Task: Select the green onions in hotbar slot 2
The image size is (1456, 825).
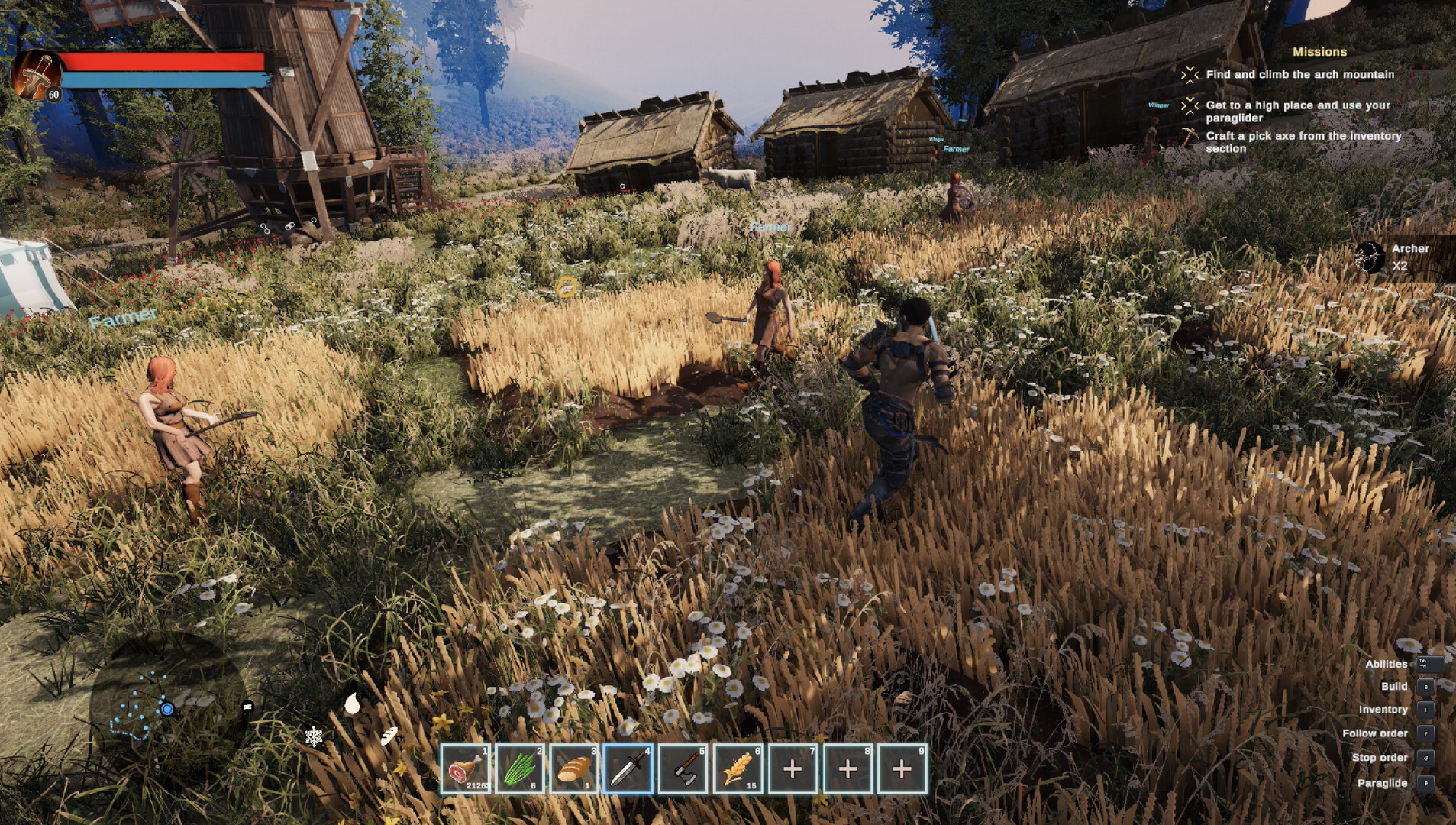Action: [521, 768]
